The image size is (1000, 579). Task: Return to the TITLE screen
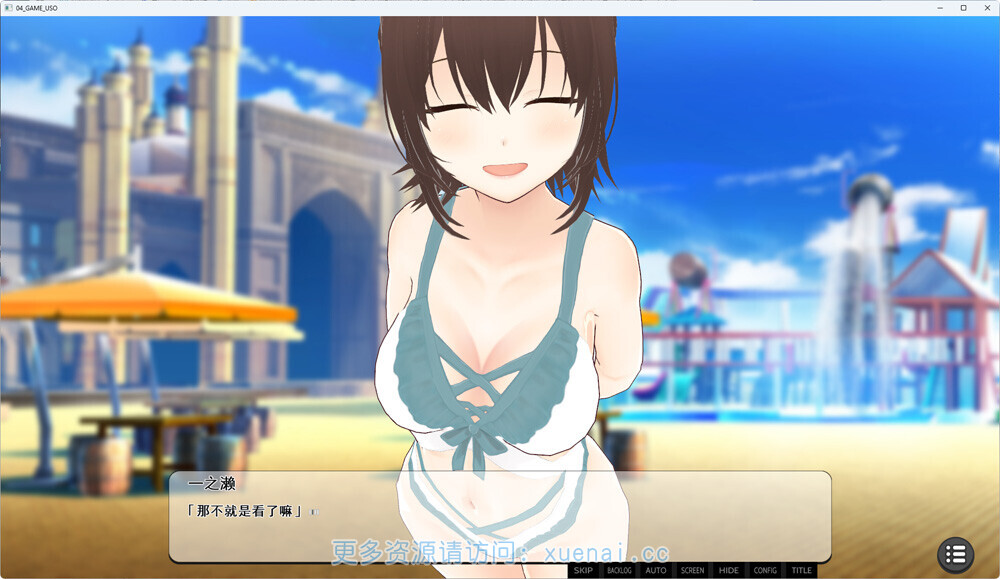802,571
